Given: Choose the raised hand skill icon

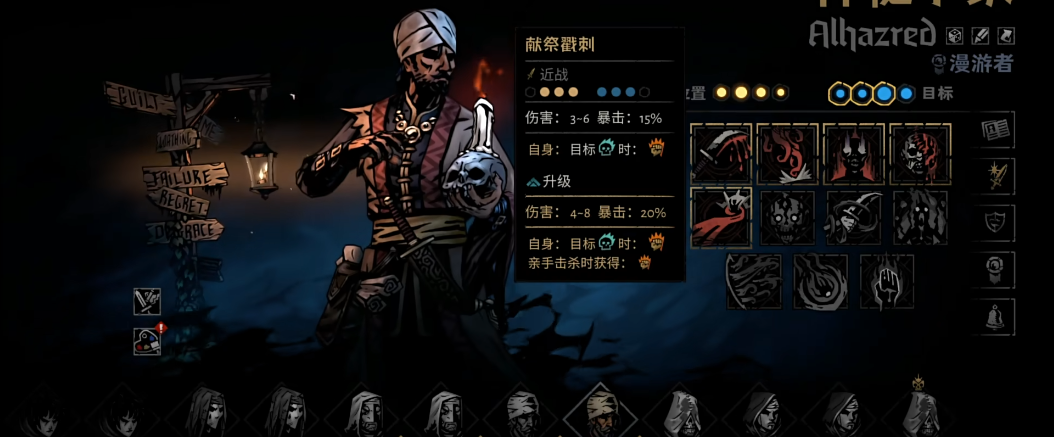Looking at the screenshot, I should (886, 280).
